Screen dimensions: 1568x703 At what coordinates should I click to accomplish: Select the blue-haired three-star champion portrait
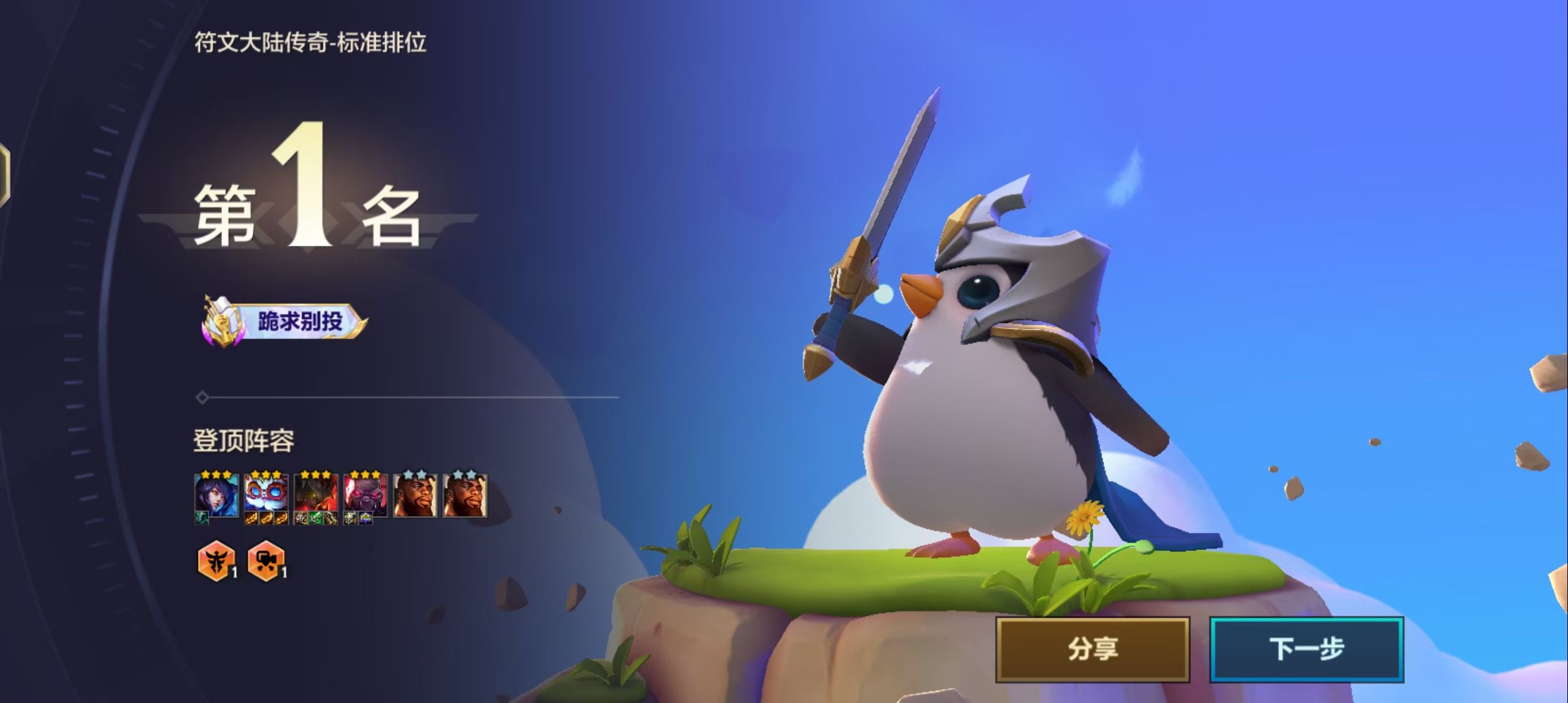(x=216, y=496)
